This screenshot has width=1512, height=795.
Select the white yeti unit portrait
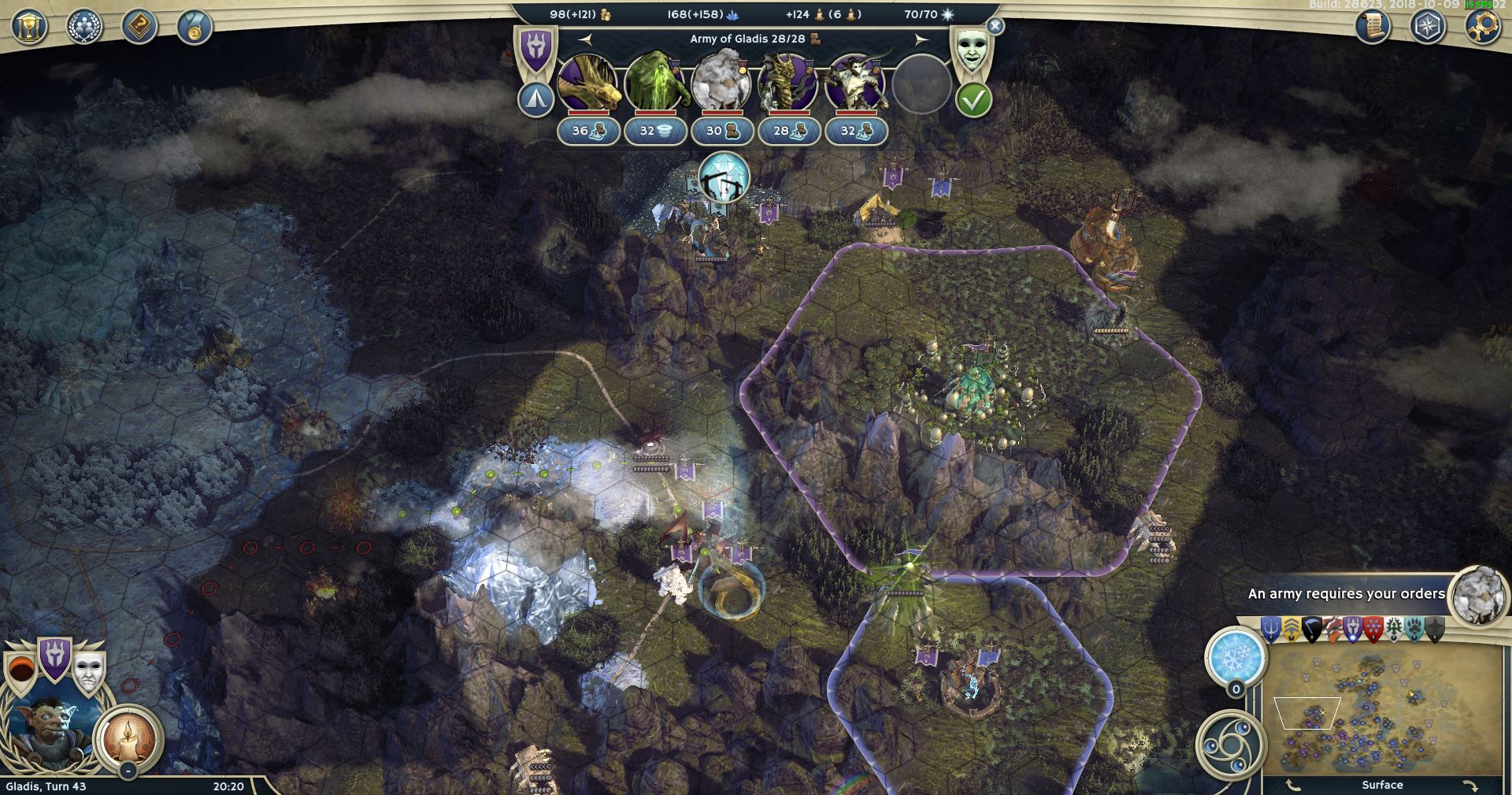721,82
